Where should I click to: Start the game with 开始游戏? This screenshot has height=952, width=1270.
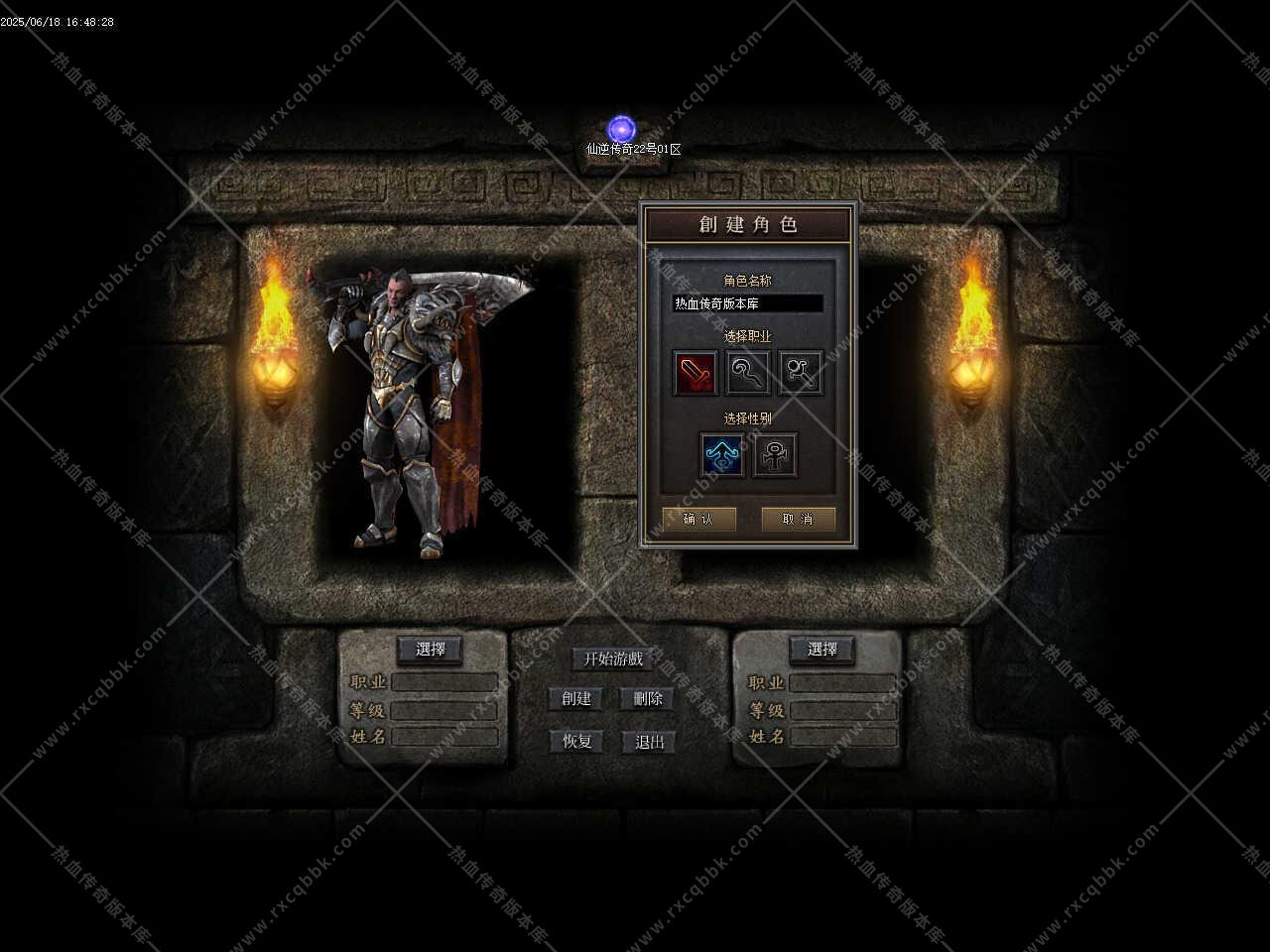(x=612, y=658)
